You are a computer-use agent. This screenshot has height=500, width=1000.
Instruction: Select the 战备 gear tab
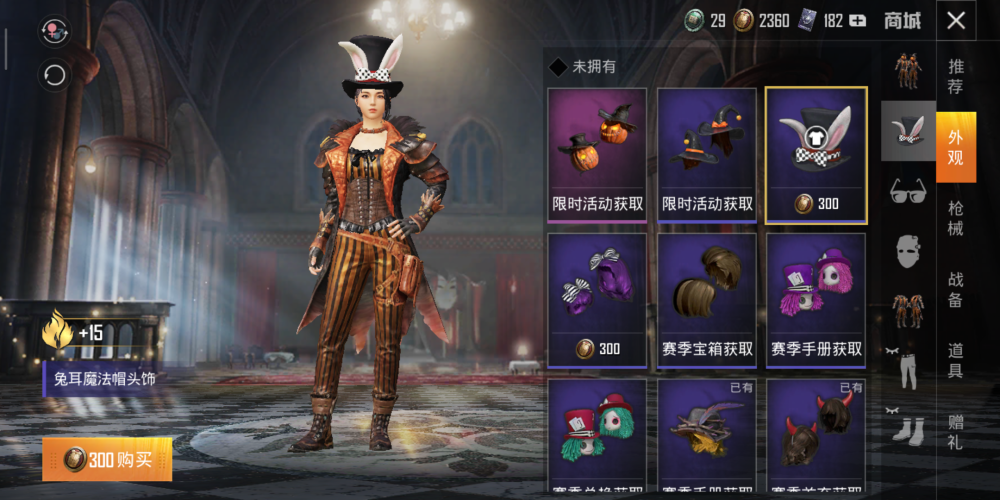pos(956,291)
